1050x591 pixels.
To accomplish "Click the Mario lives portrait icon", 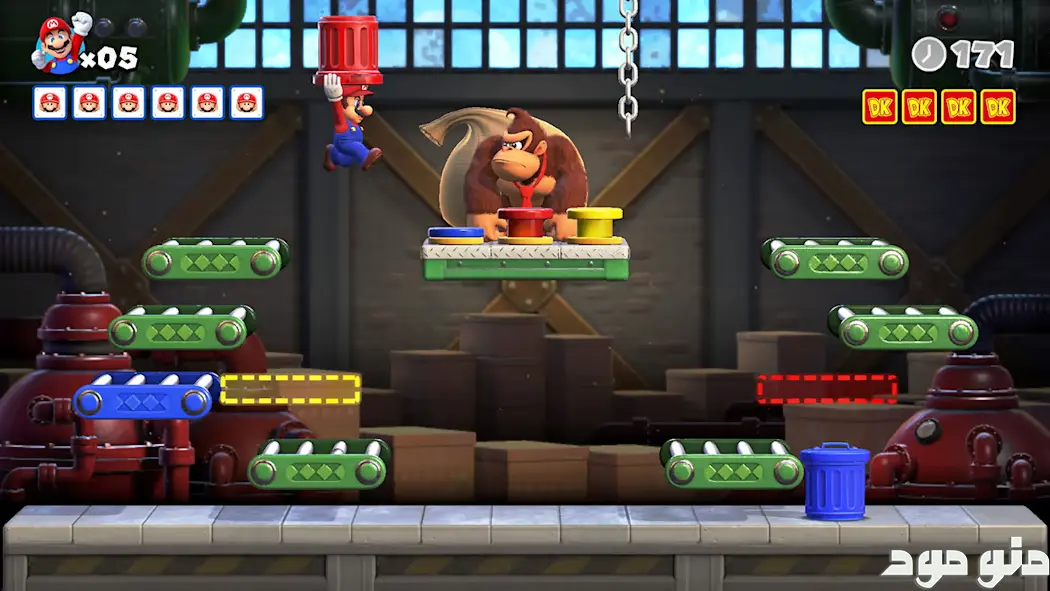I will (58, 45).
